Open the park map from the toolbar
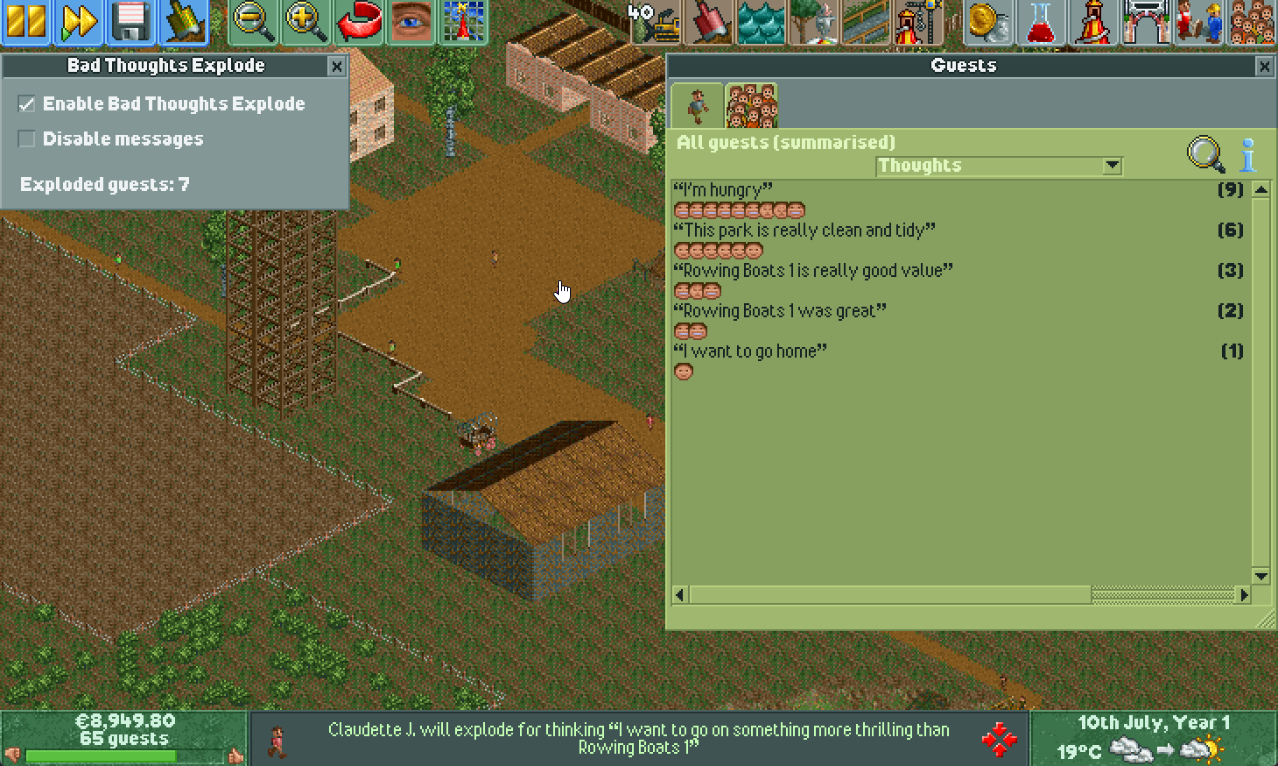1278x766 pixels. (x=463, y=22)
